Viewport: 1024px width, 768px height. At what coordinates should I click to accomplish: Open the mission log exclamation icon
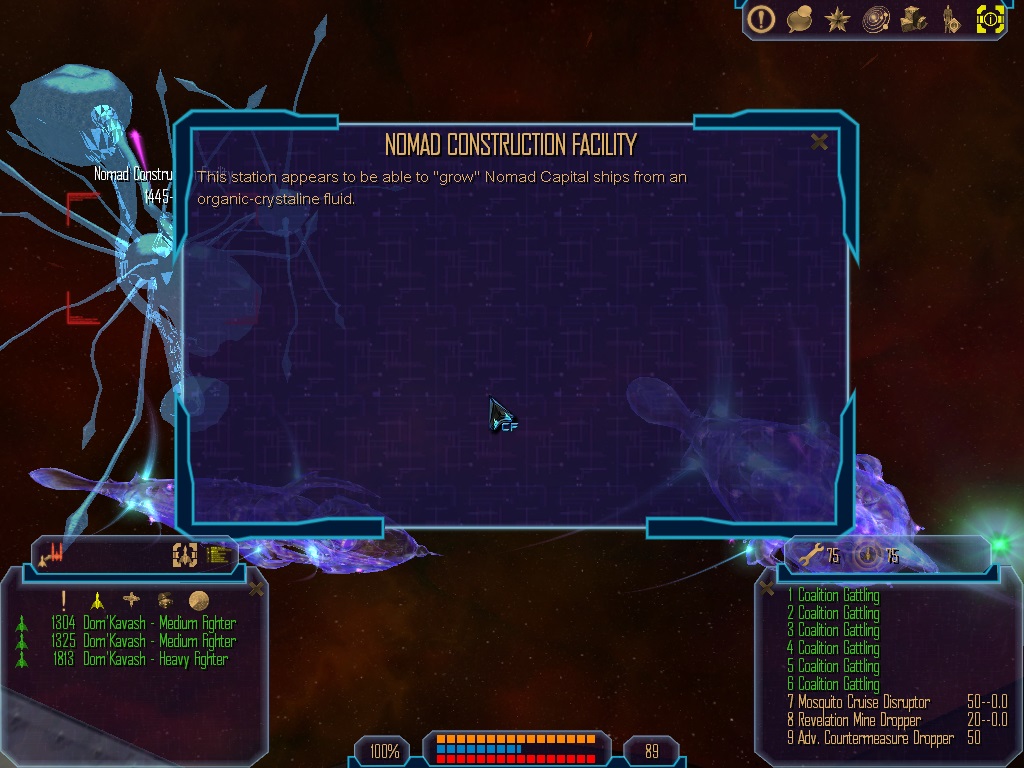coord(762,19)
